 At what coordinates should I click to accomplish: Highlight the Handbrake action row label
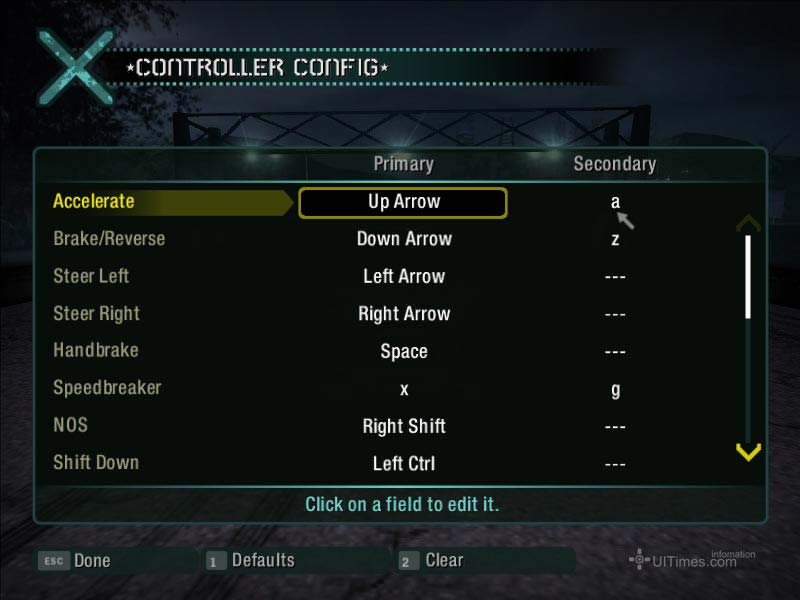[x=96, y=351]
